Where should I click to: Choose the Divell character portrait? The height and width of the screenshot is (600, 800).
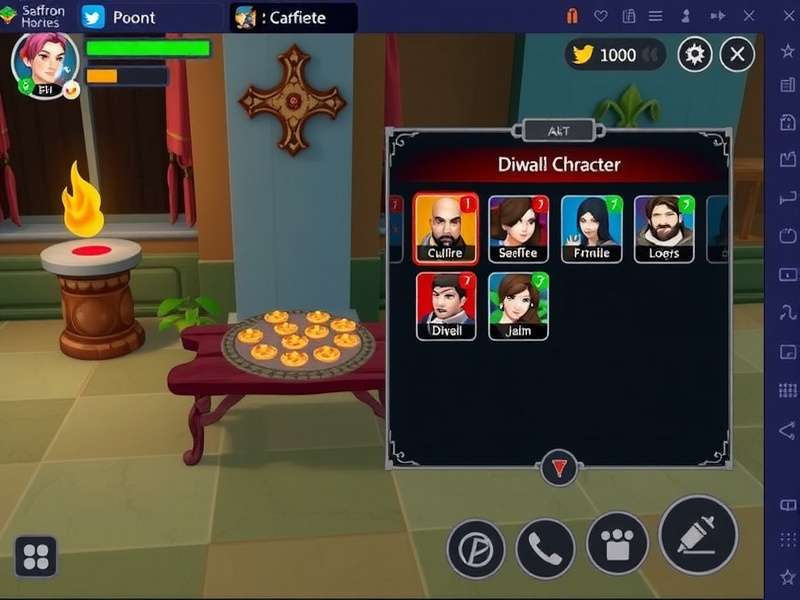[446, 305]
